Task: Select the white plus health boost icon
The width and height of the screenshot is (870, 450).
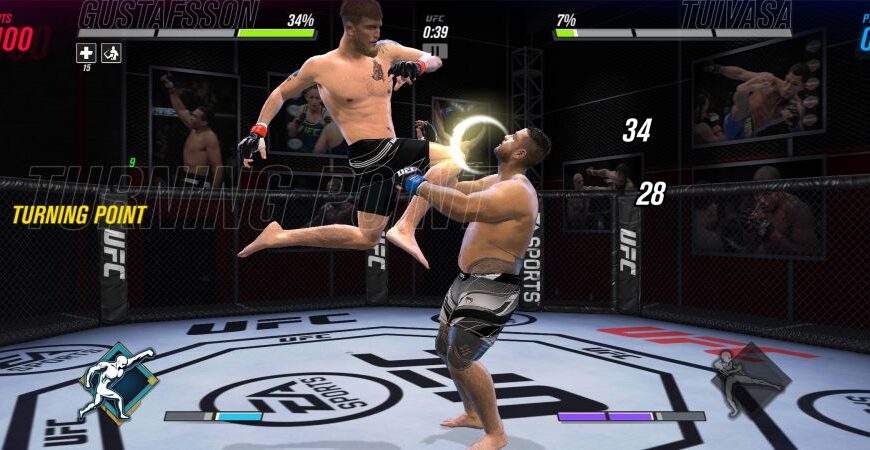Action: click(x=87, y=53)
